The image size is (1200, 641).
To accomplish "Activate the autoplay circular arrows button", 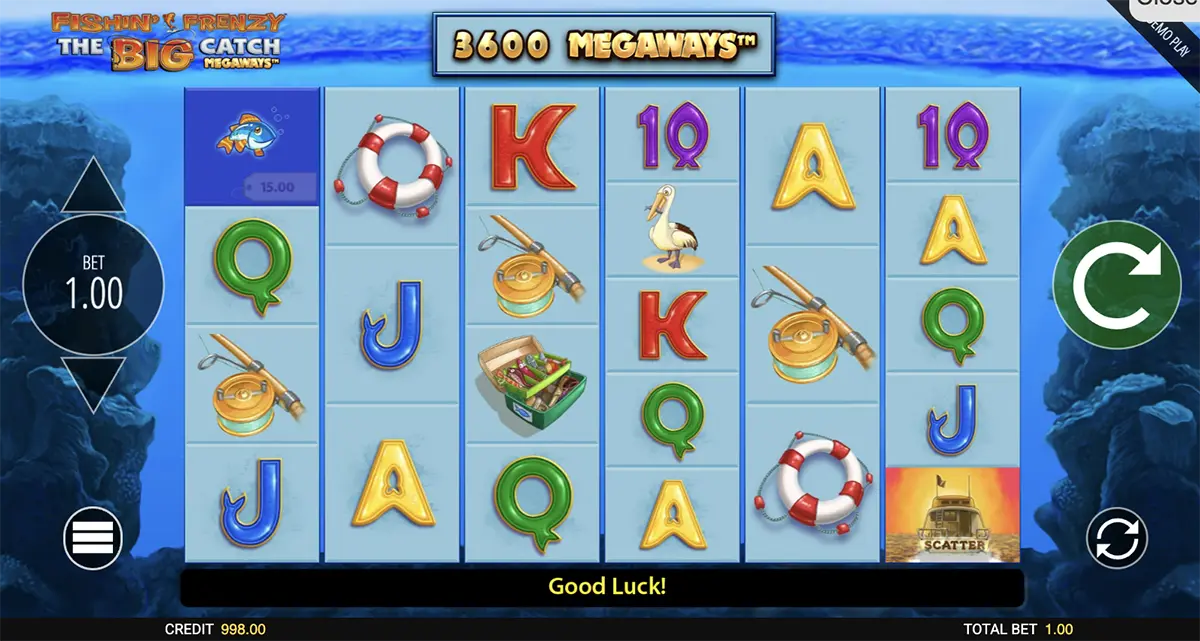I will [1117, 539].
